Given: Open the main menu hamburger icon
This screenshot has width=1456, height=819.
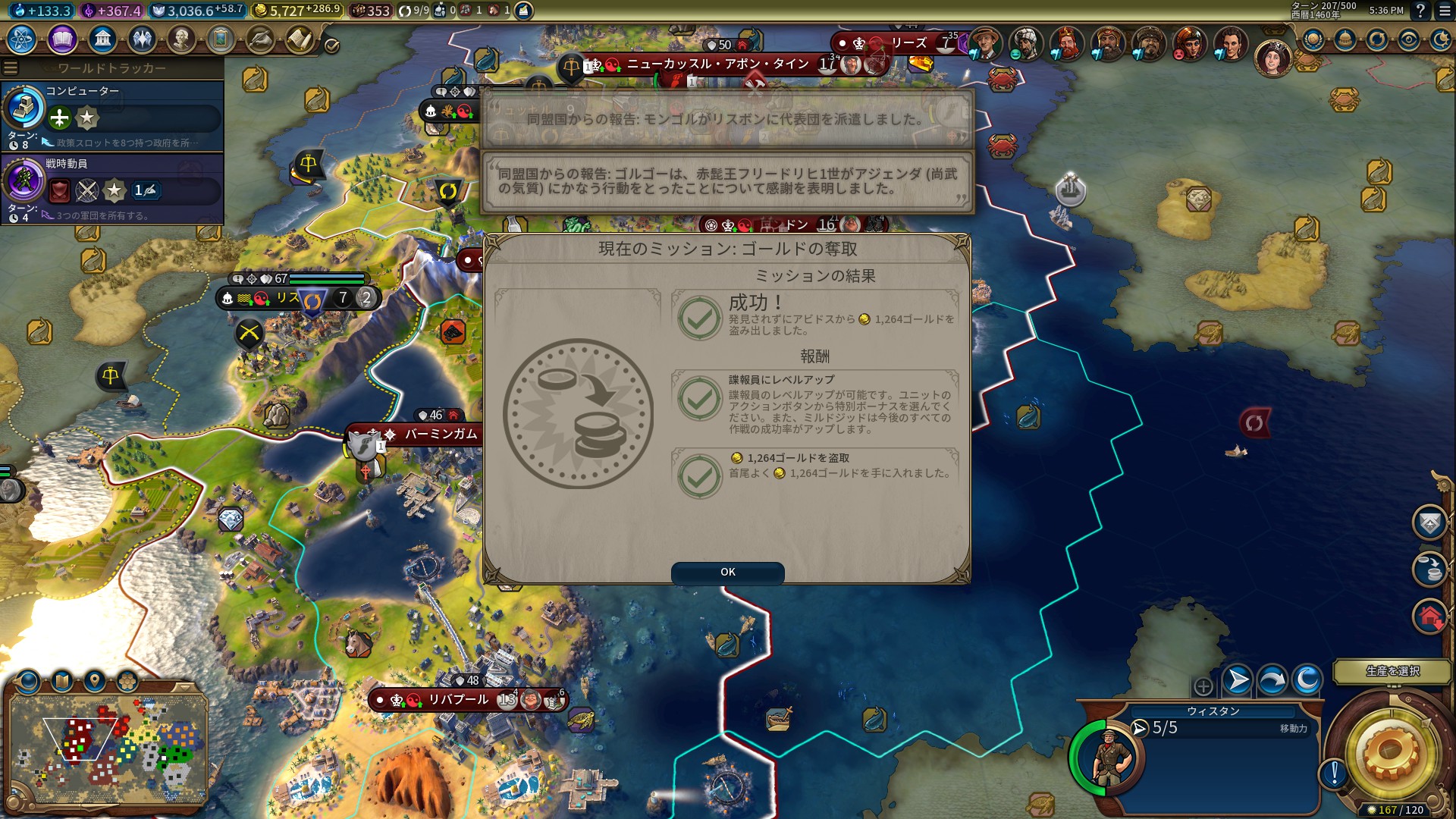Looking at the screenshot, I should point(1445,11).
